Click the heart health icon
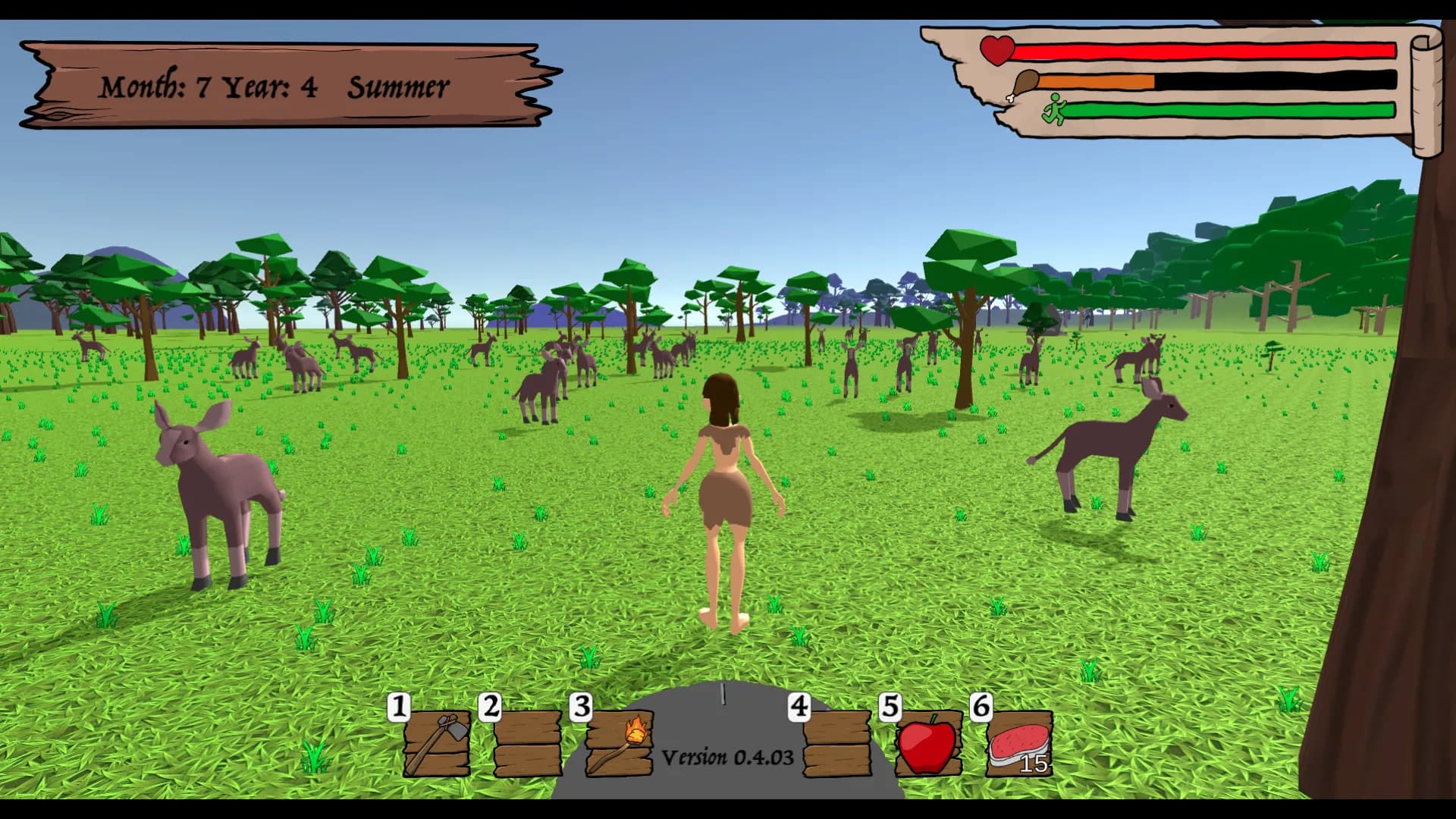The height and width of the screenshot is (819, 1456). (x=996, y=51)
